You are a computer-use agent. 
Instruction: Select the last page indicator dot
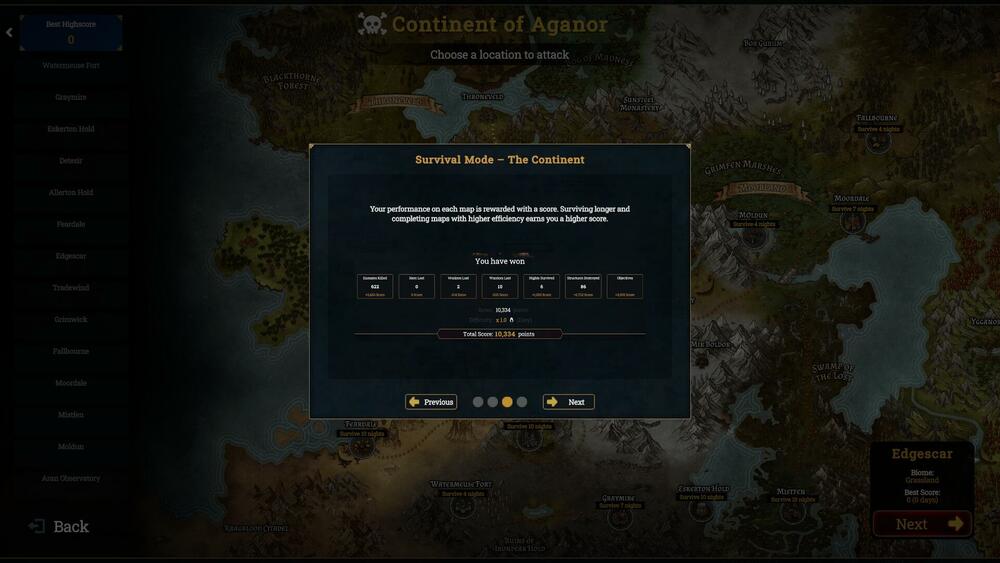click(522, 402)
